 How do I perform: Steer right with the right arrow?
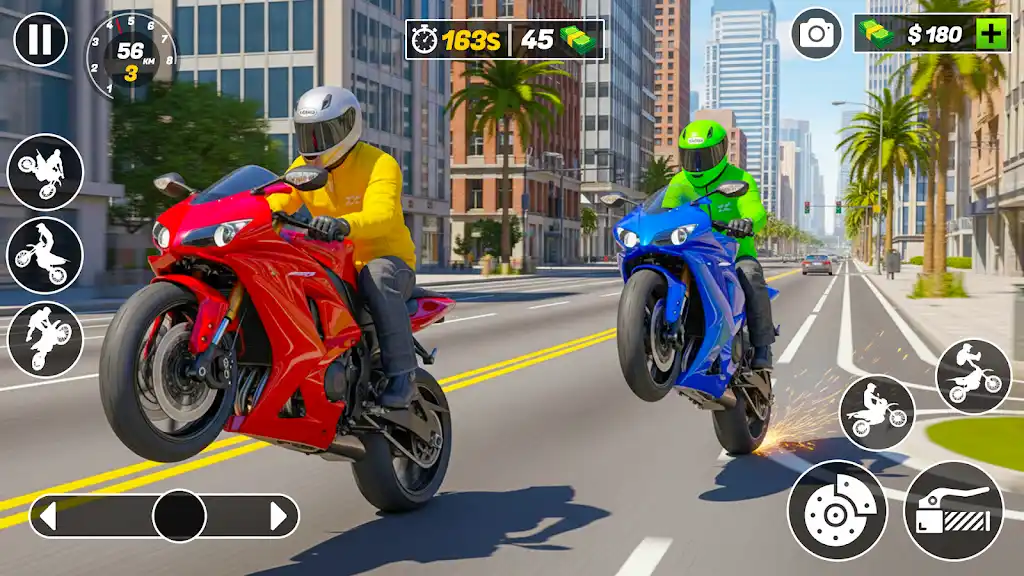[x=279, y=516]
